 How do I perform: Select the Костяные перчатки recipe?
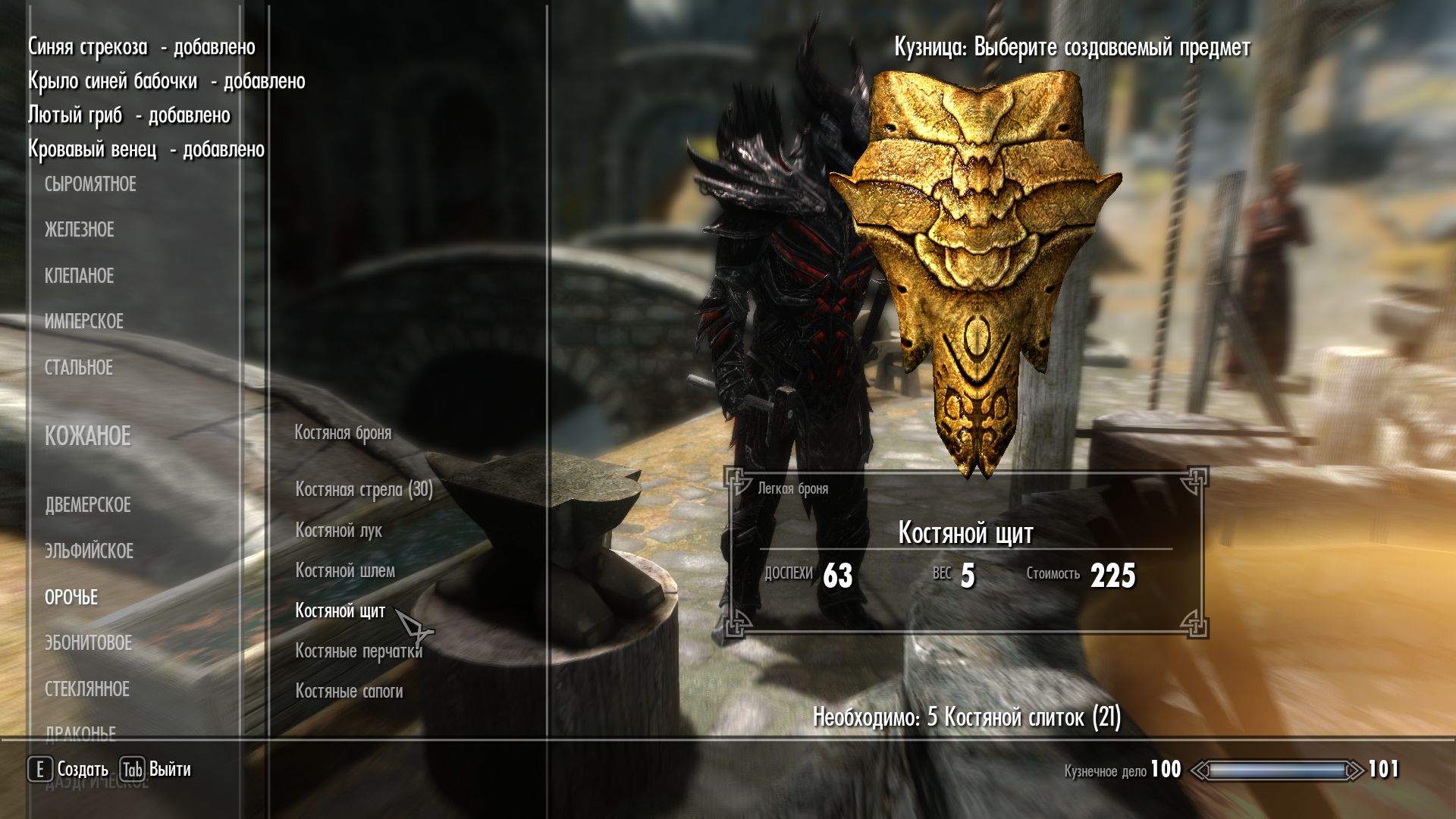click(x=358, y=651)
